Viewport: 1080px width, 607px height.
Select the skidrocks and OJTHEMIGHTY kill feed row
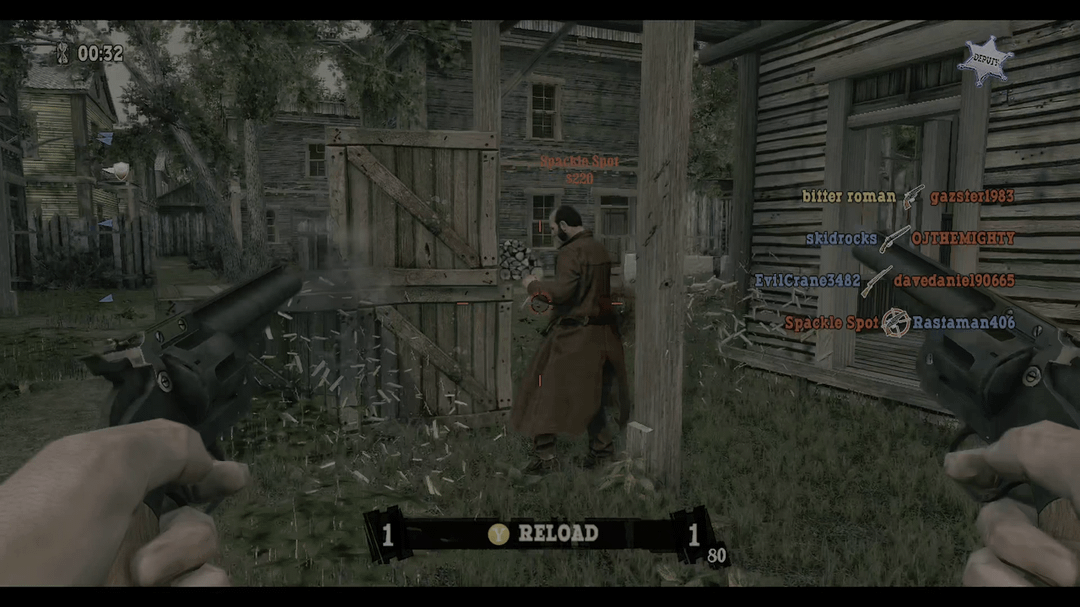pos(910,239)
